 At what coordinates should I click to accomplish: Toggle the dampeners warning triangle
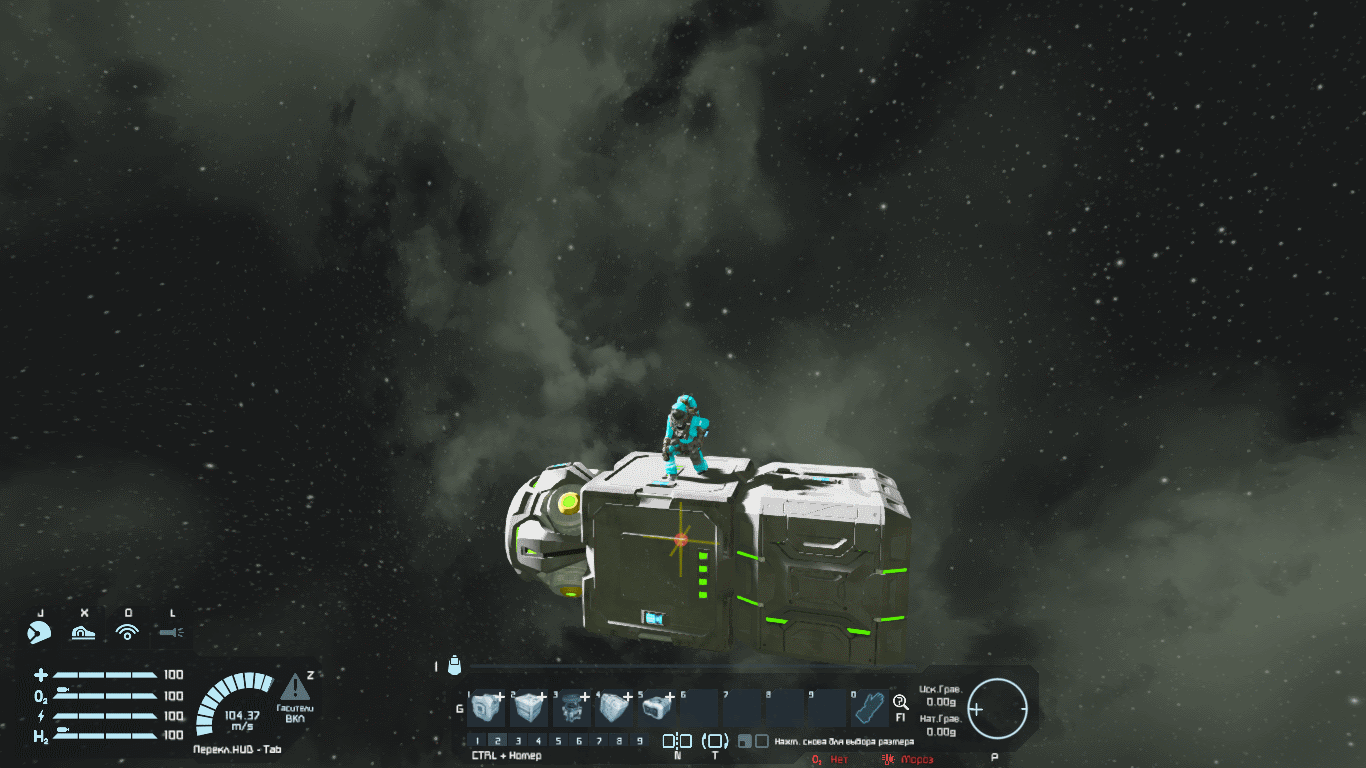point(294,687)
